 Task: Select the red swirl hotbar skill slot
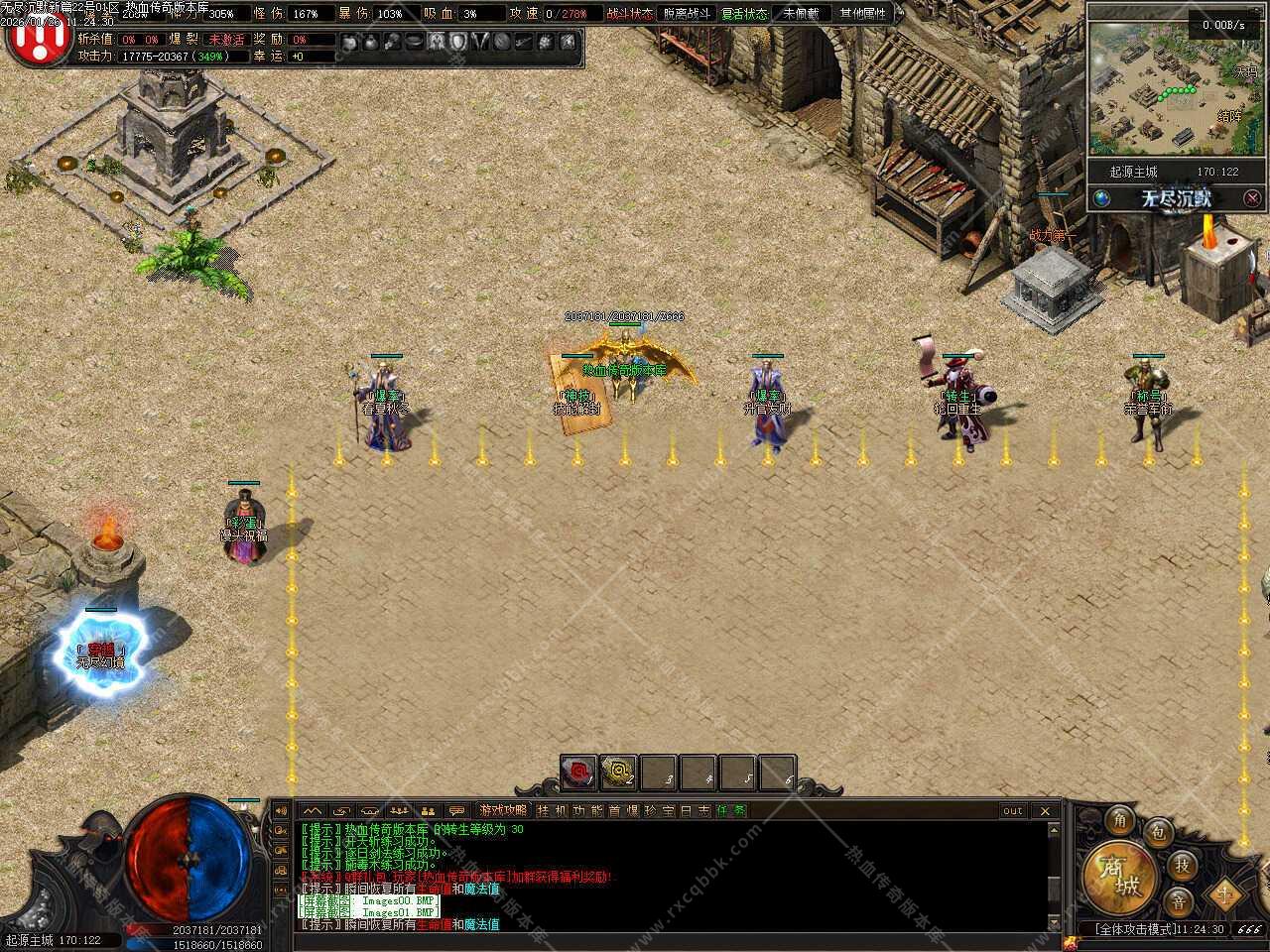click(578, 772)
